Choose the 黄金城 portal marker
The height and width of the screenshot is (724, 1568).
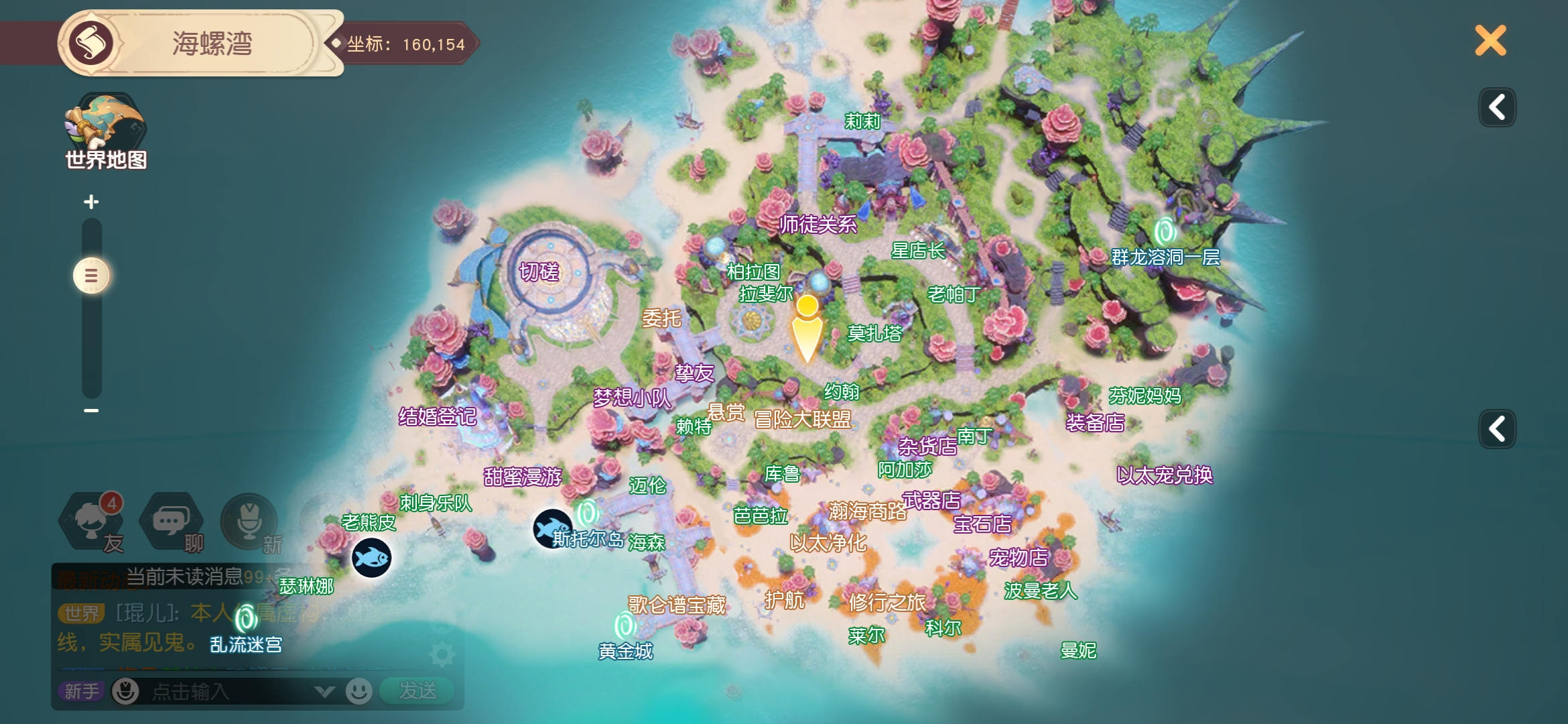625,626
